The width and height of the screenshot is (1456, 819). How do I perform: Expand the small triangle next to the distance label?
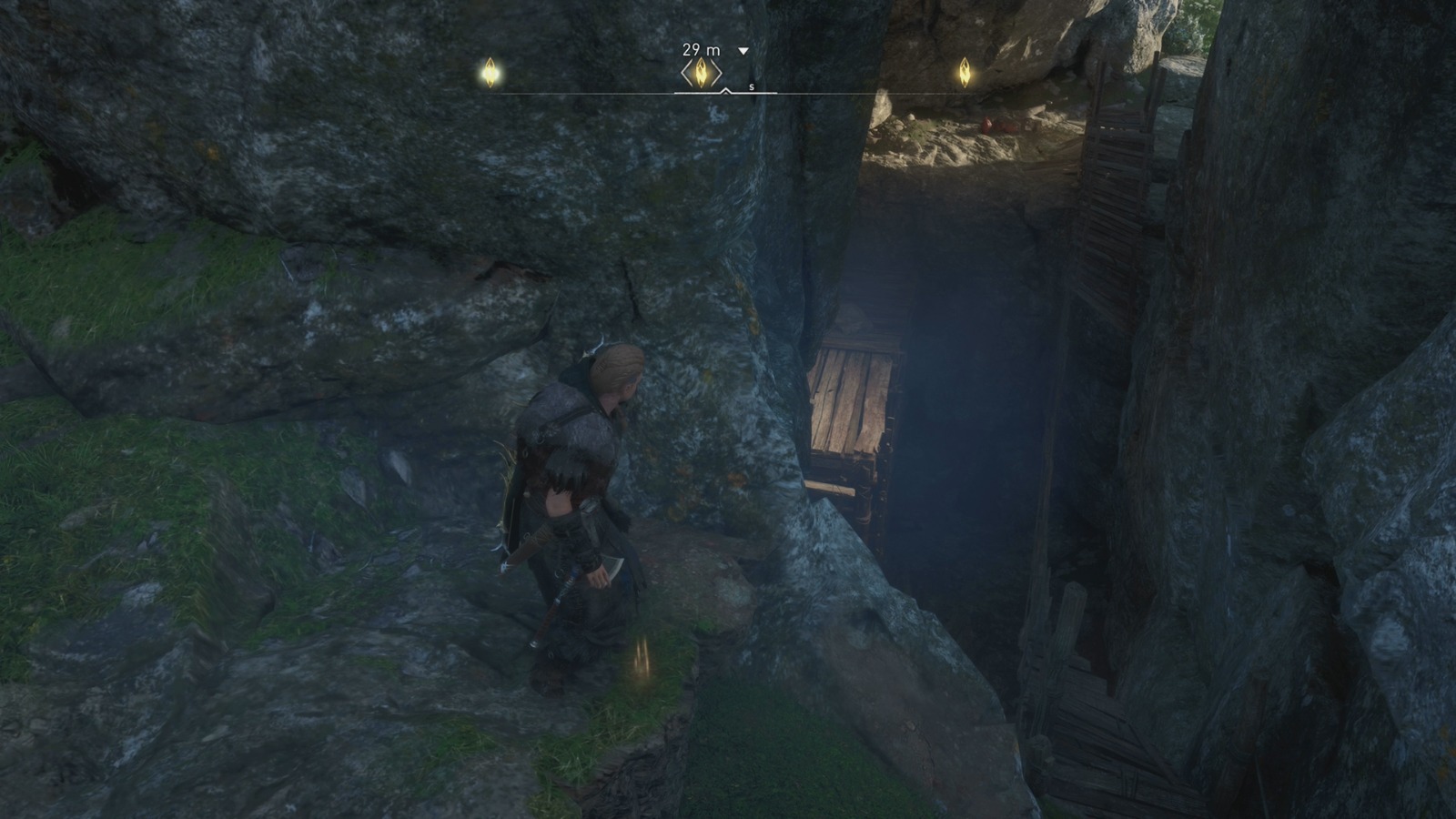tap(743, 52)
